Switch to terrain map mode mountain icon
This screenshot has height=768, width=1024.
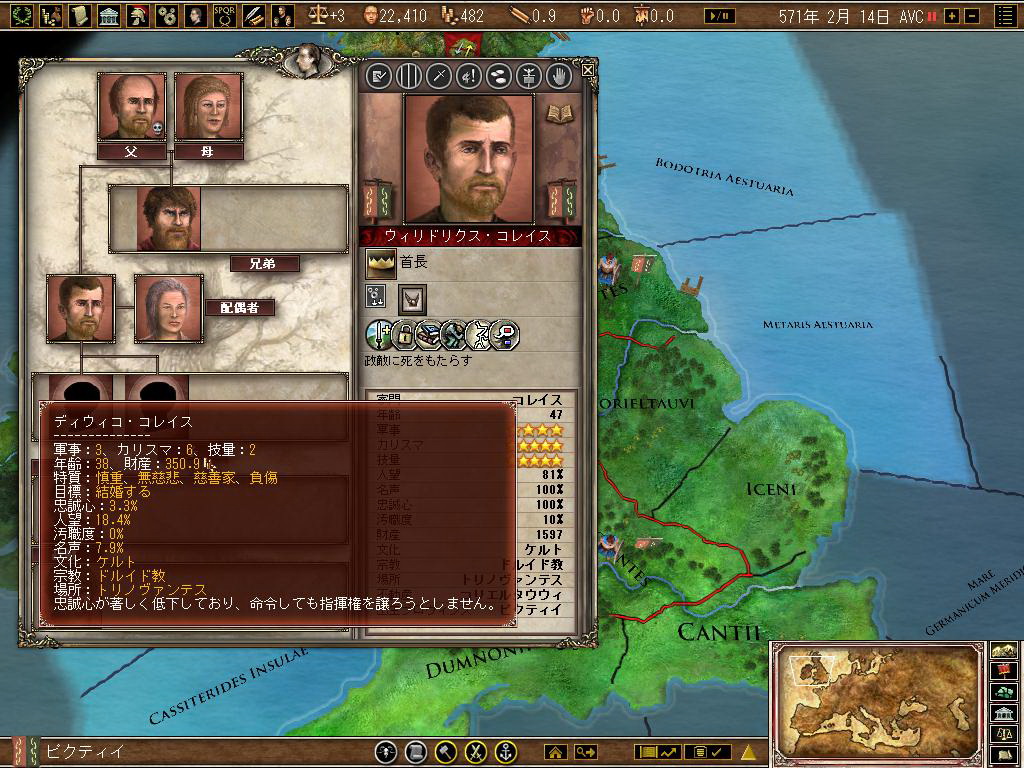pos(1004,649)
